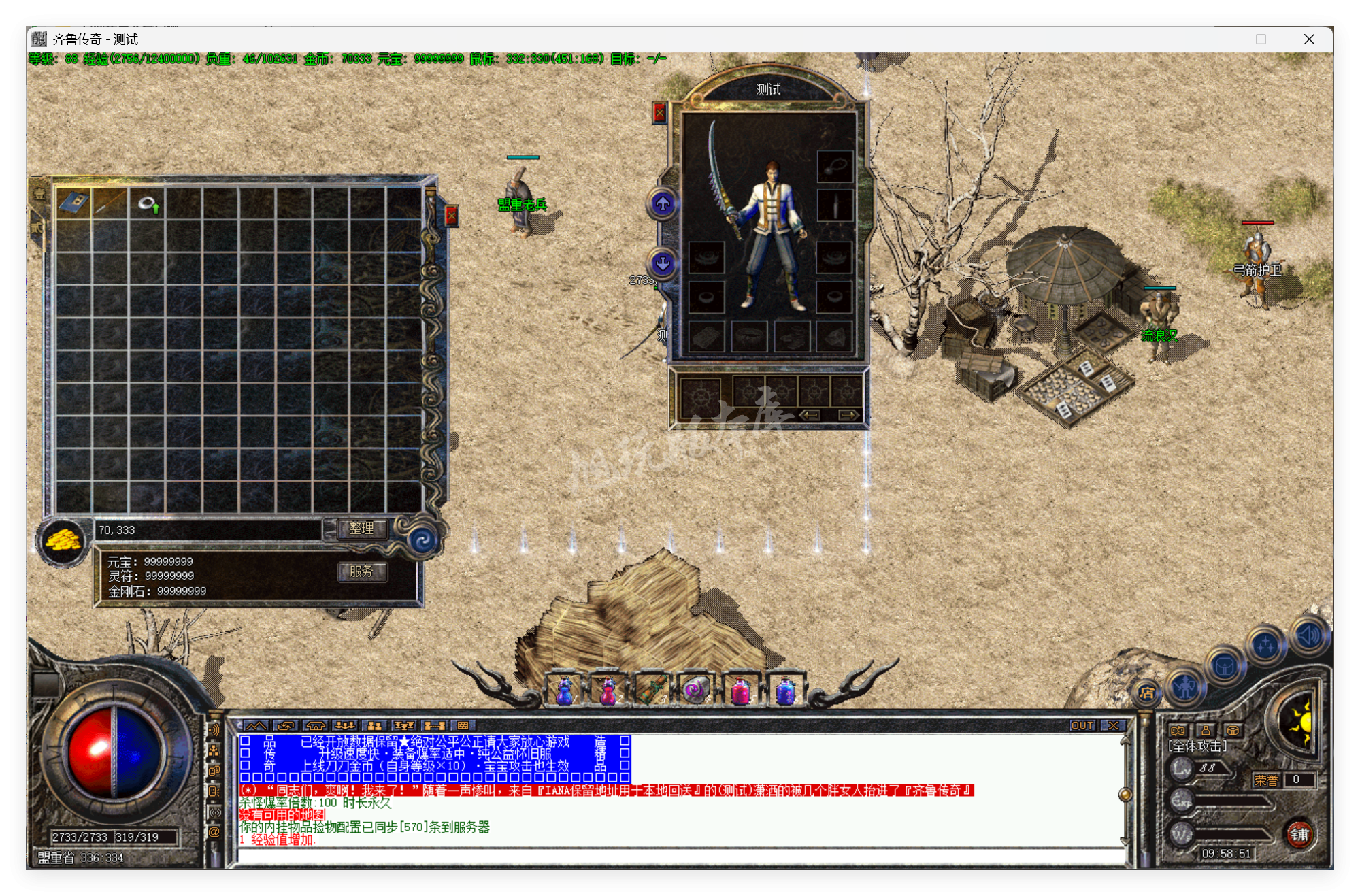Viewport: 1360px width, 896px height.
Task: Select the sparkles effects circle icon
Action: [1265, 645]
